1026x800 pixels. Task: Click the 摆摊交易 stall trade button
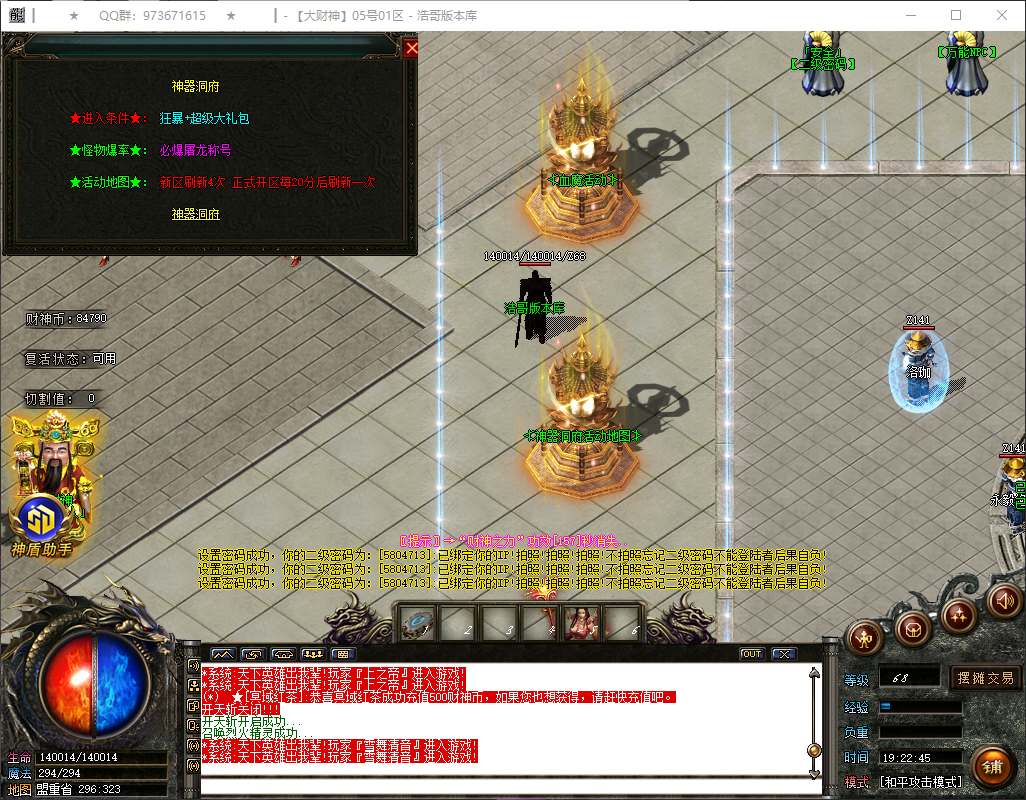pyautogui.click(x=985, y=678)
